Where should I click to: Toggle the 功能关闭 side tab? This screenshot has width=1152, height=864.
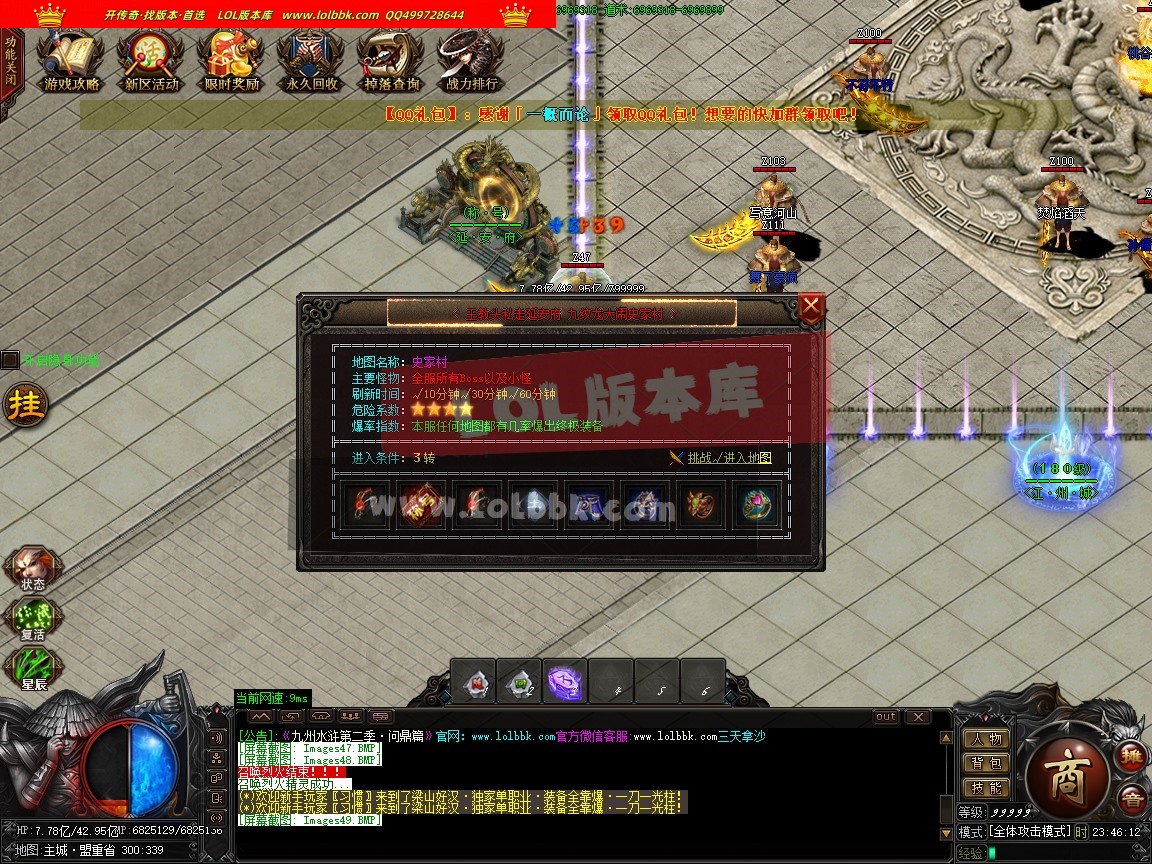pos(10,62)
